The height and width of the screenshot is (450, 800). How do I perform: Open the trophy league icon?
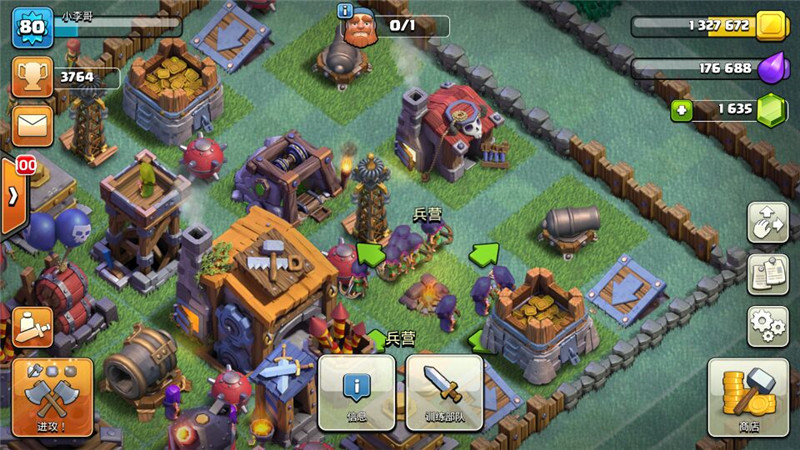pos(32,76)
